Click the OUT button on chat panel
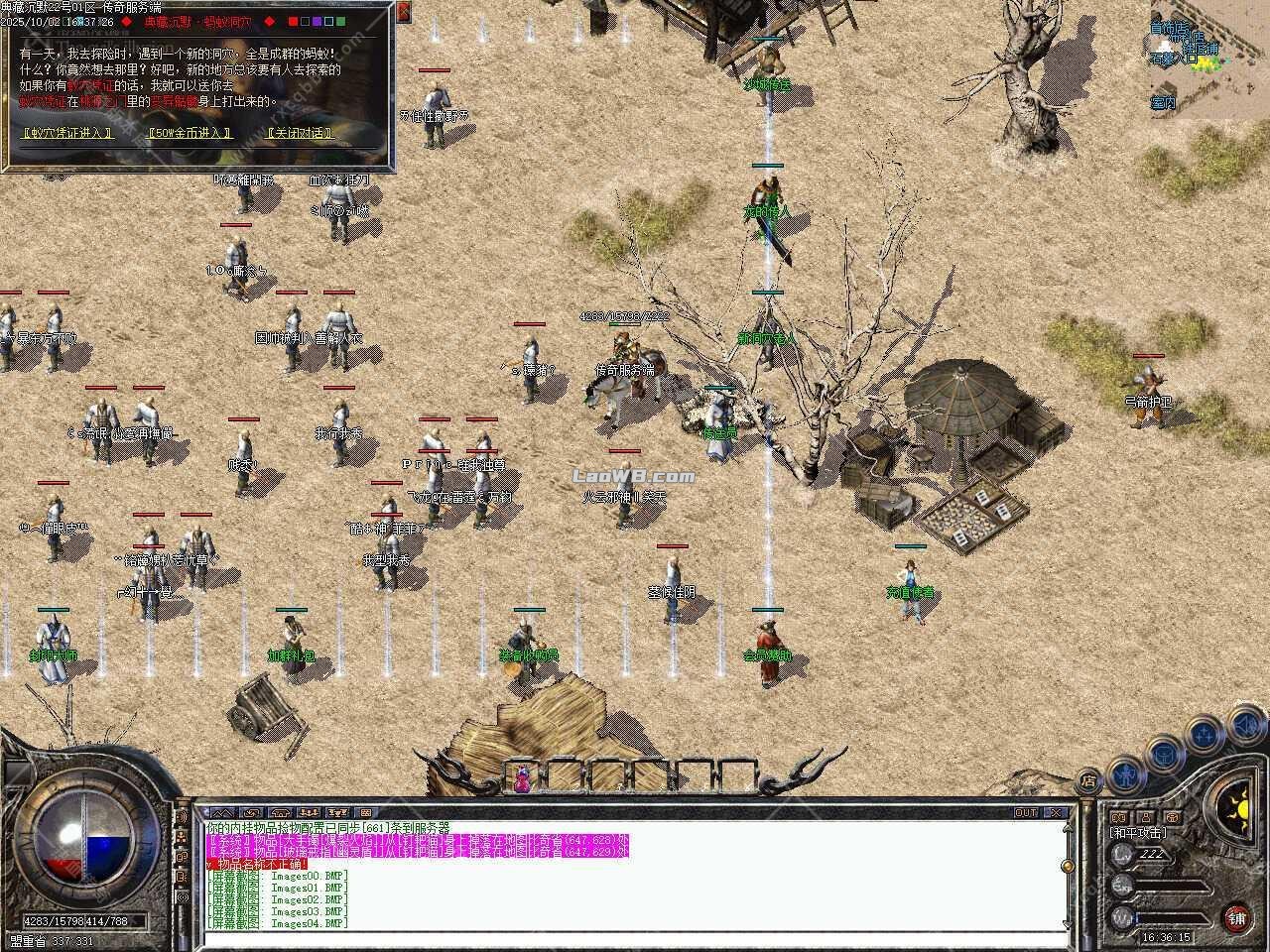The image size is (1270, 952). pos(1026,813)
